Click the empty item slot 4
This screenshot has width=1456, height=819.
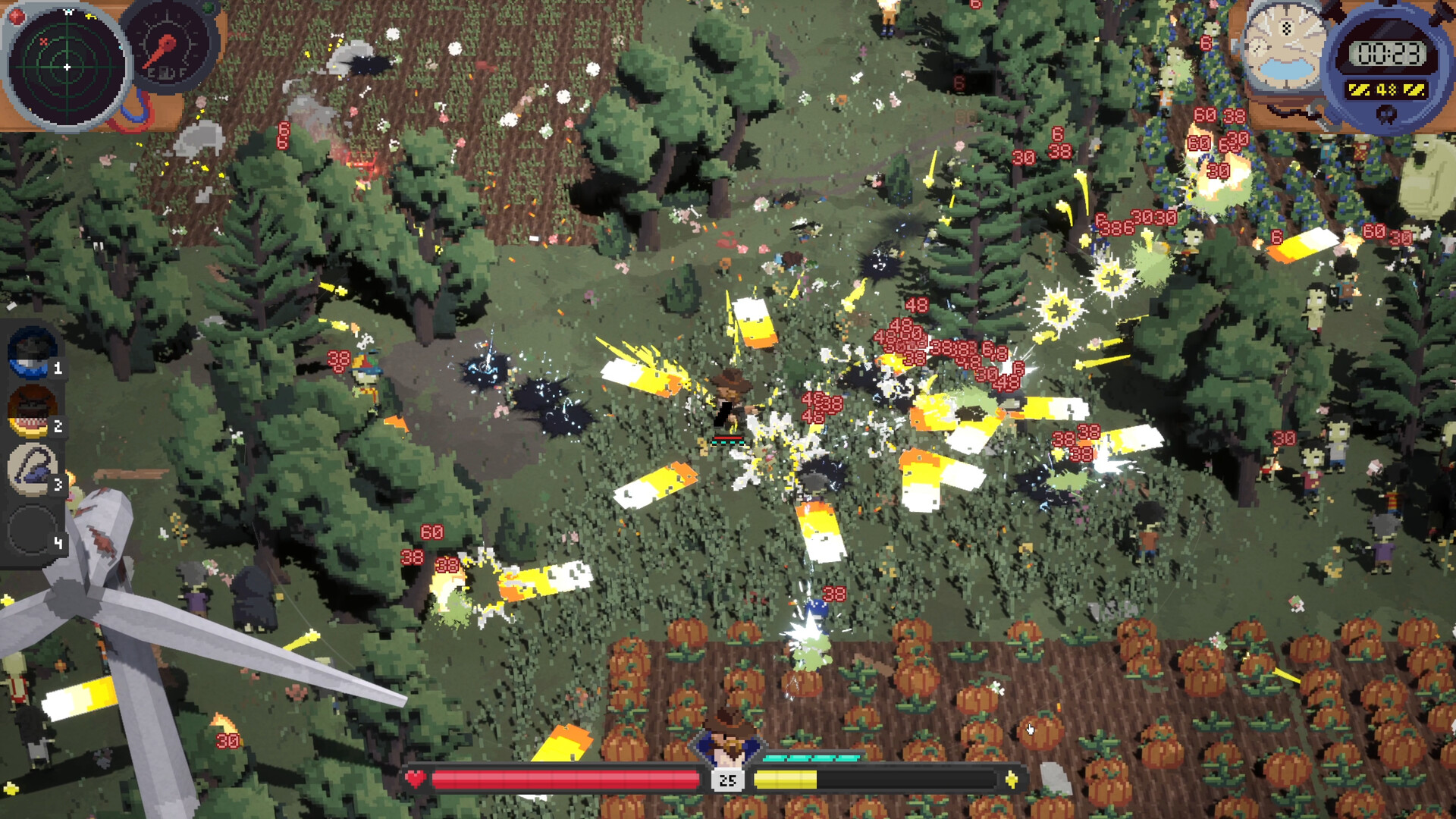coord(32,527)
